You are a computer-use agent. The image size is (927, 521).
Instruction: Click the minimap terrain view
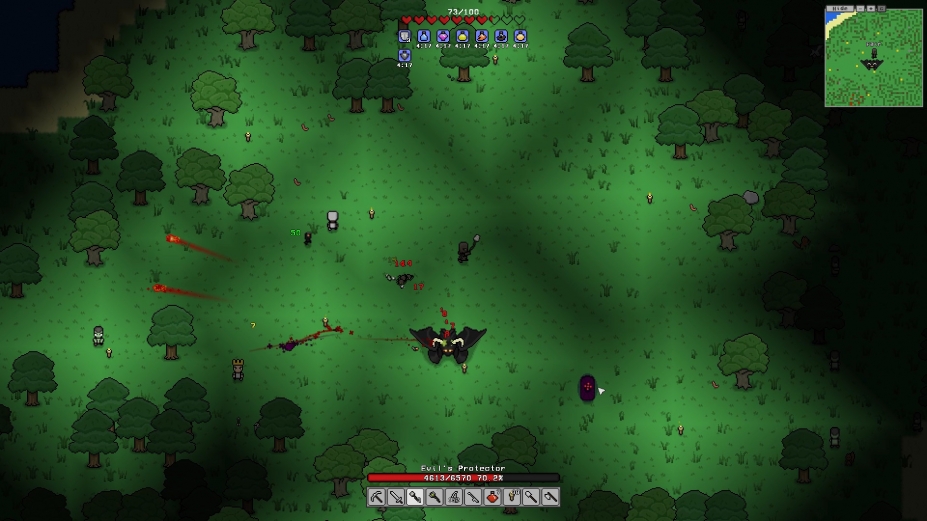(x=873, y=60)
